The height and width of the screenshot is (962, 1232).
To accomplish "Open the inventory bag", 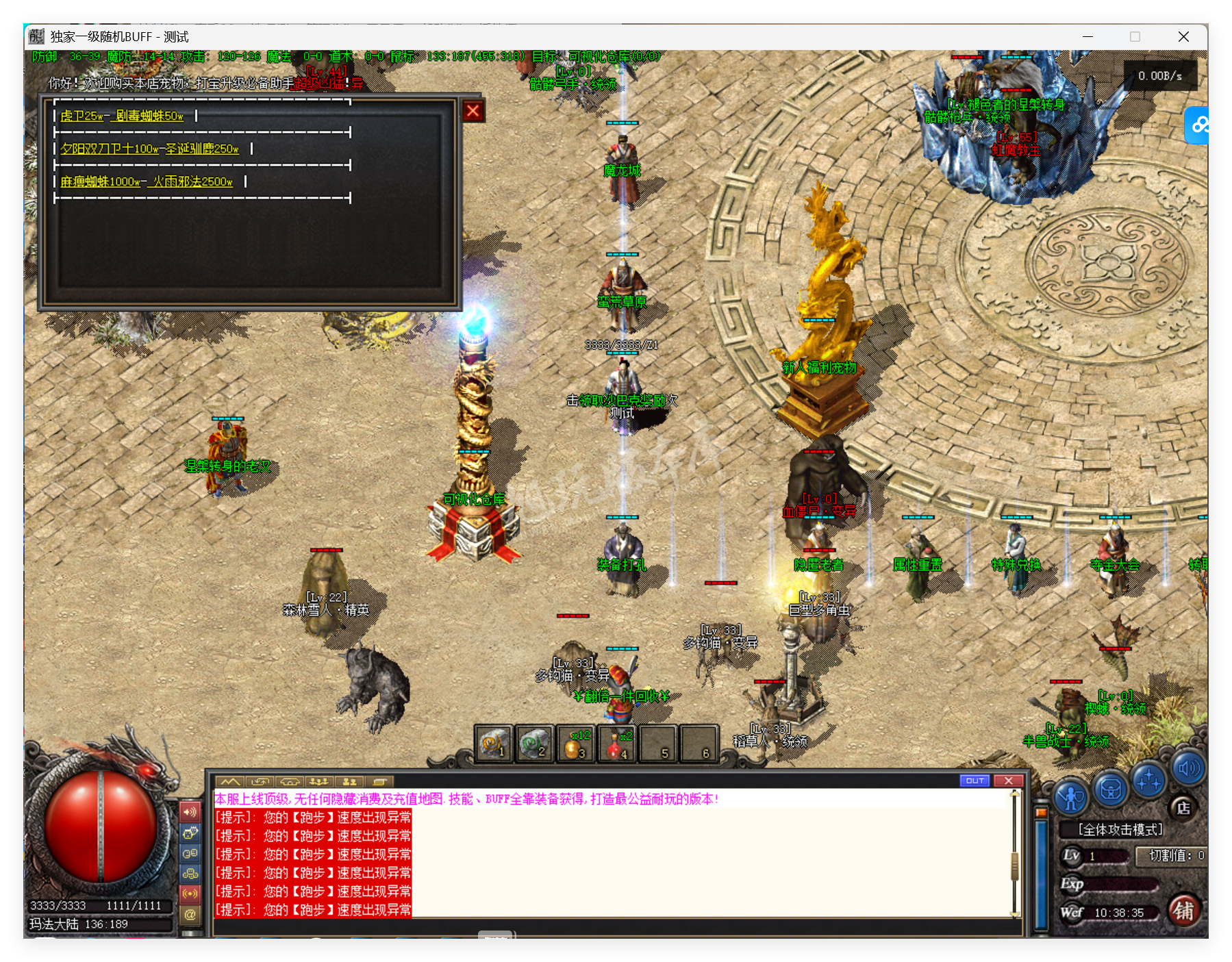I will (x=1111, y=789).
